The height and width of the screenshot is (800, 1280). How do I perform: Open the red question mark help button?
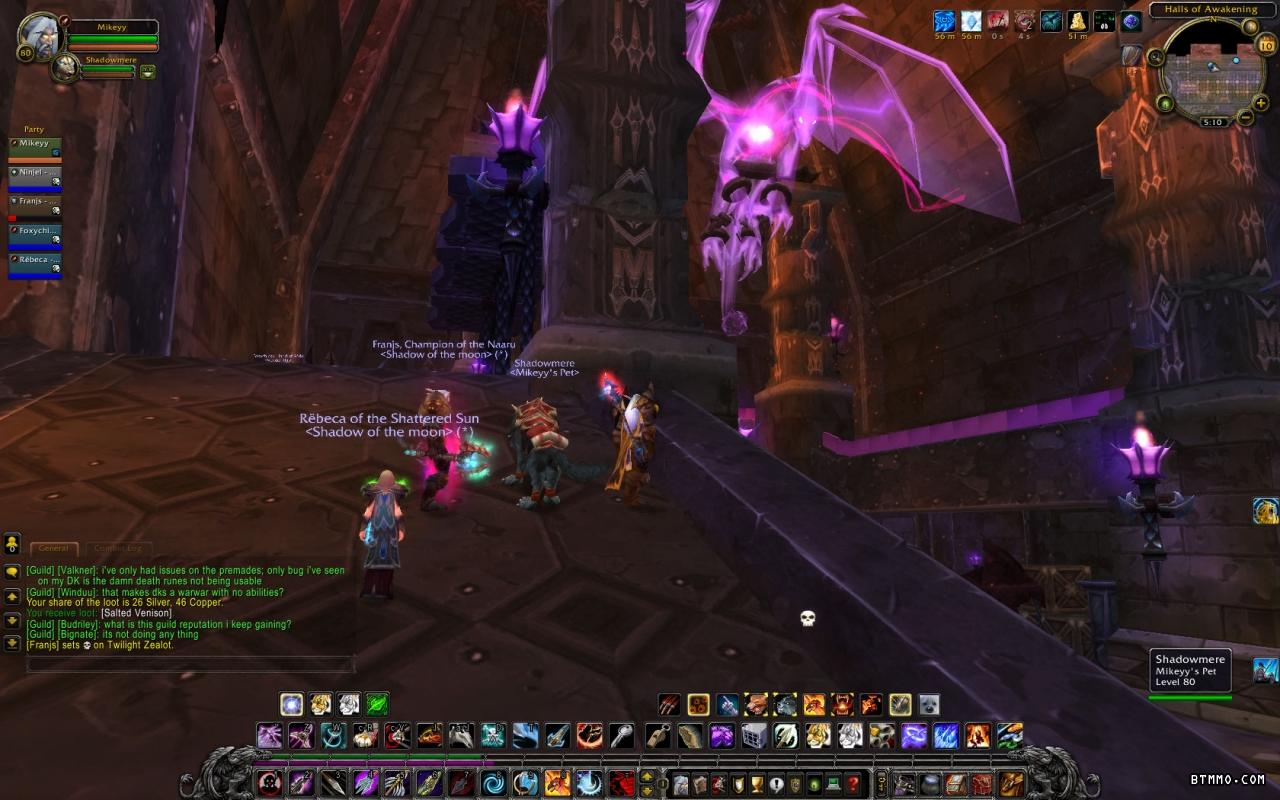click(853, 783)
